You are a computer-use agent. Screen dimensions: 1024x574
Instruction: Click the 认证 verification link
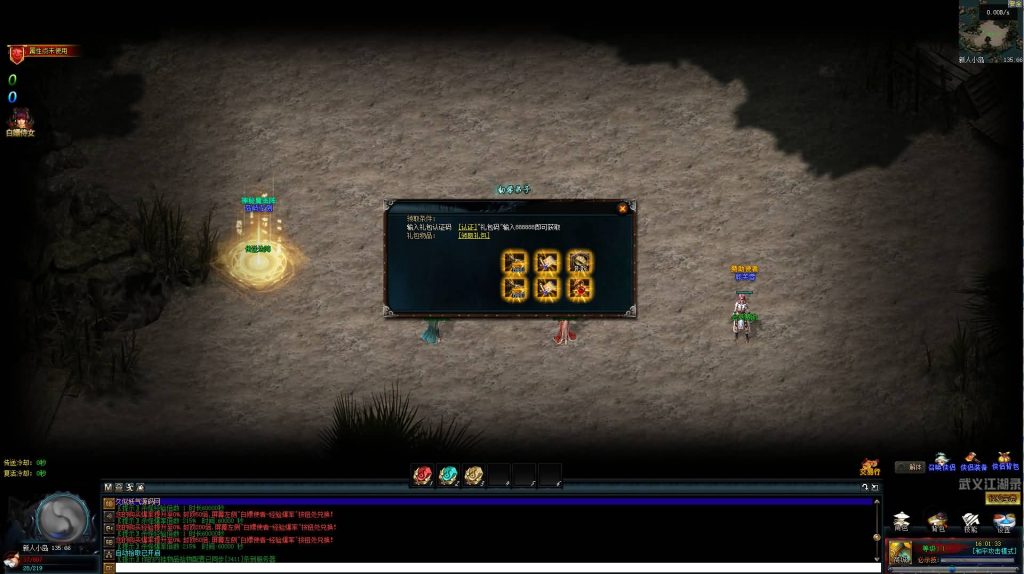coord(467,227)
